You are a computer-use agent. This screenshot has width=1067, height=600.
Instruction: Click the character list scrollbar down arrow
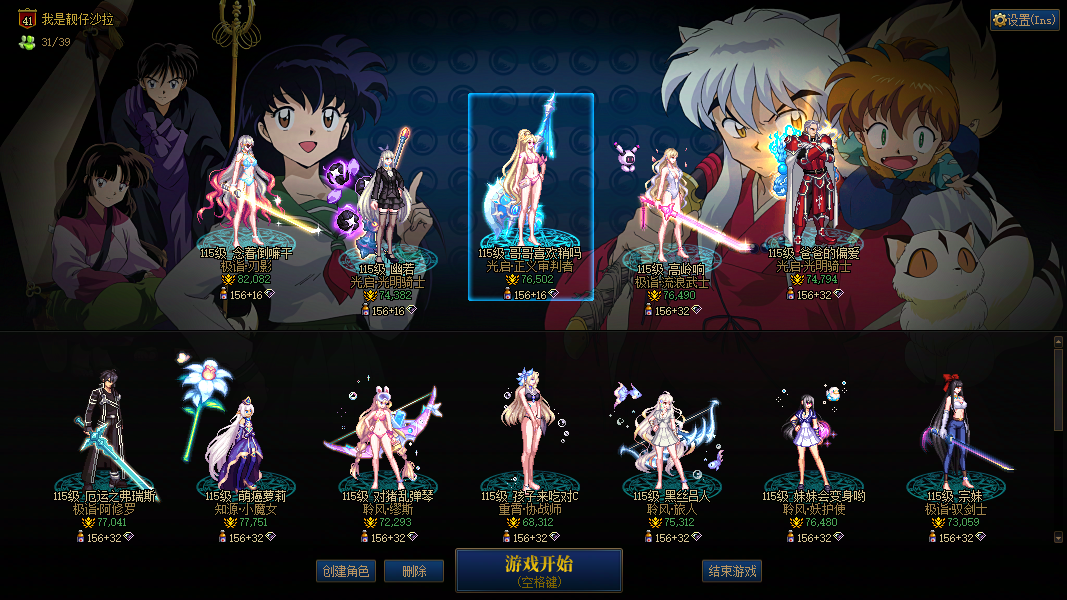[x=1059, y=537]
